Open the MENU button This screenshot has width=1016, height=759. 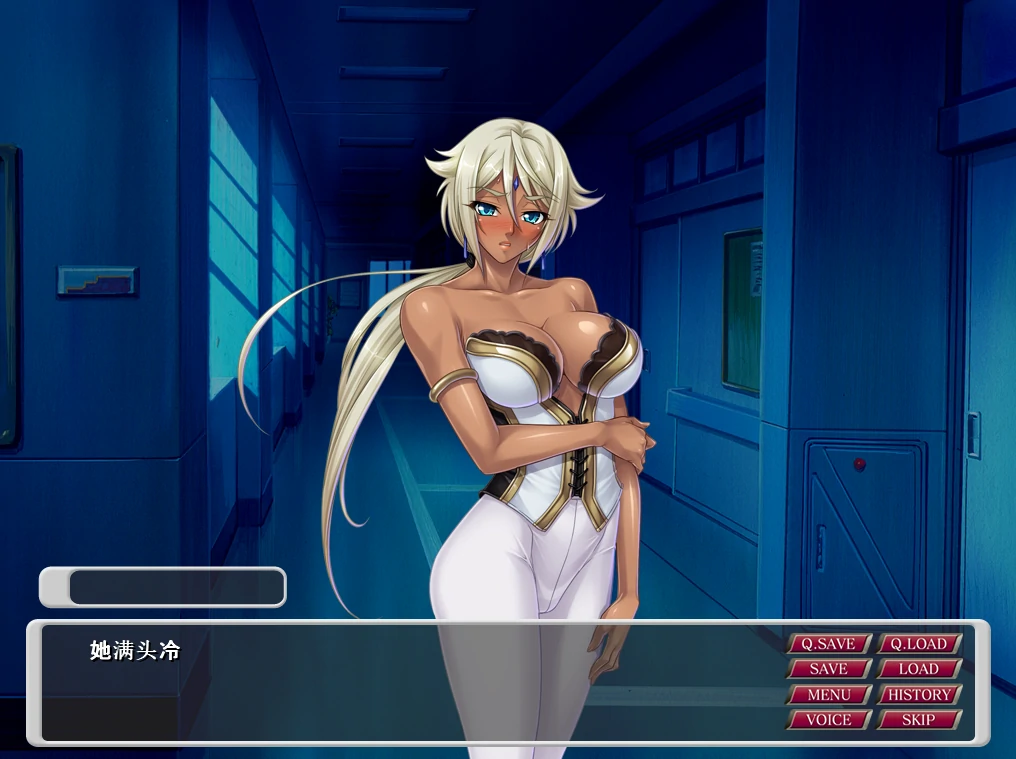click(x=828, y=694)
